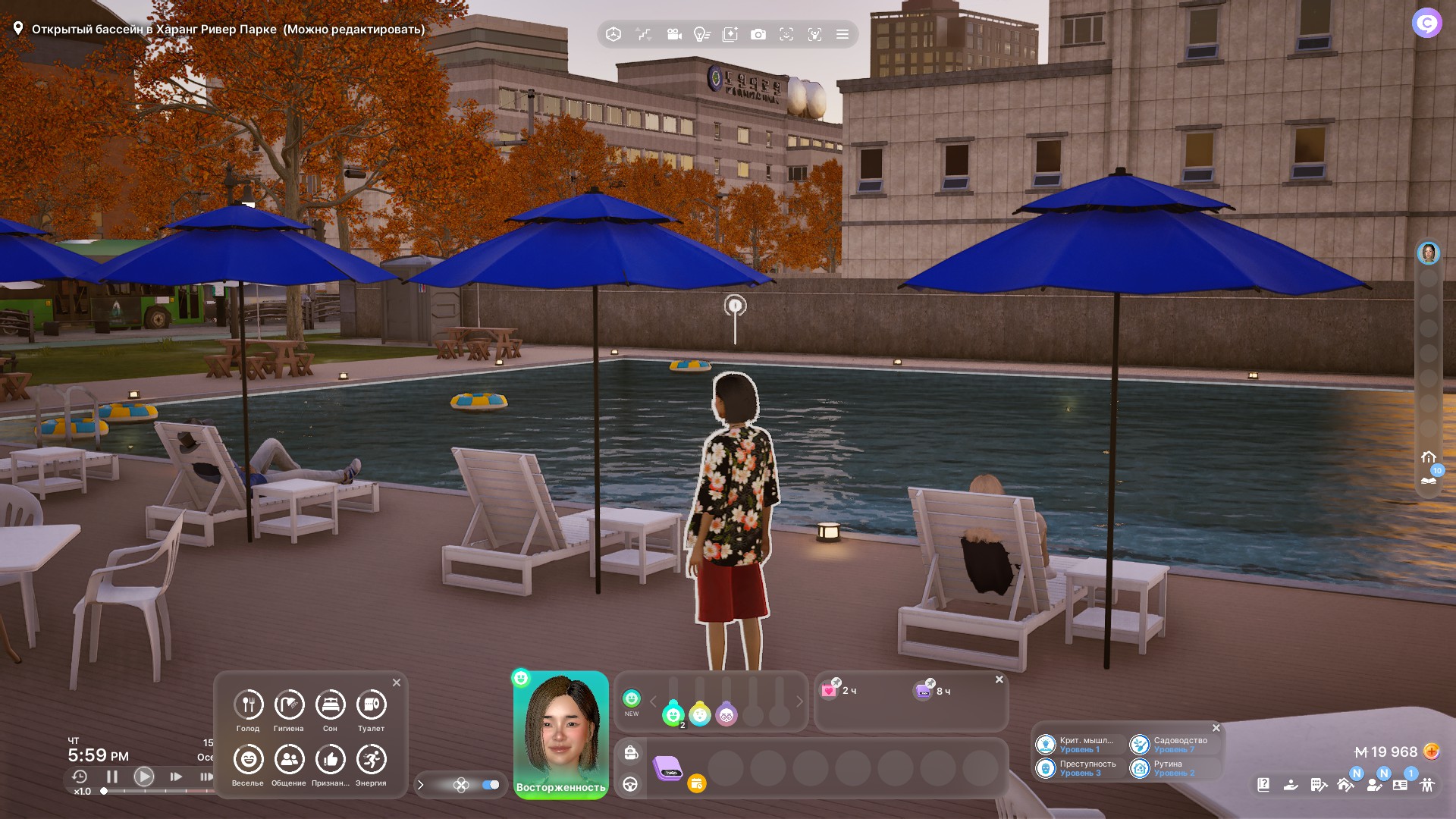Choose the Общение (social) need
The image size is (1456, 819).
(289, 759)
